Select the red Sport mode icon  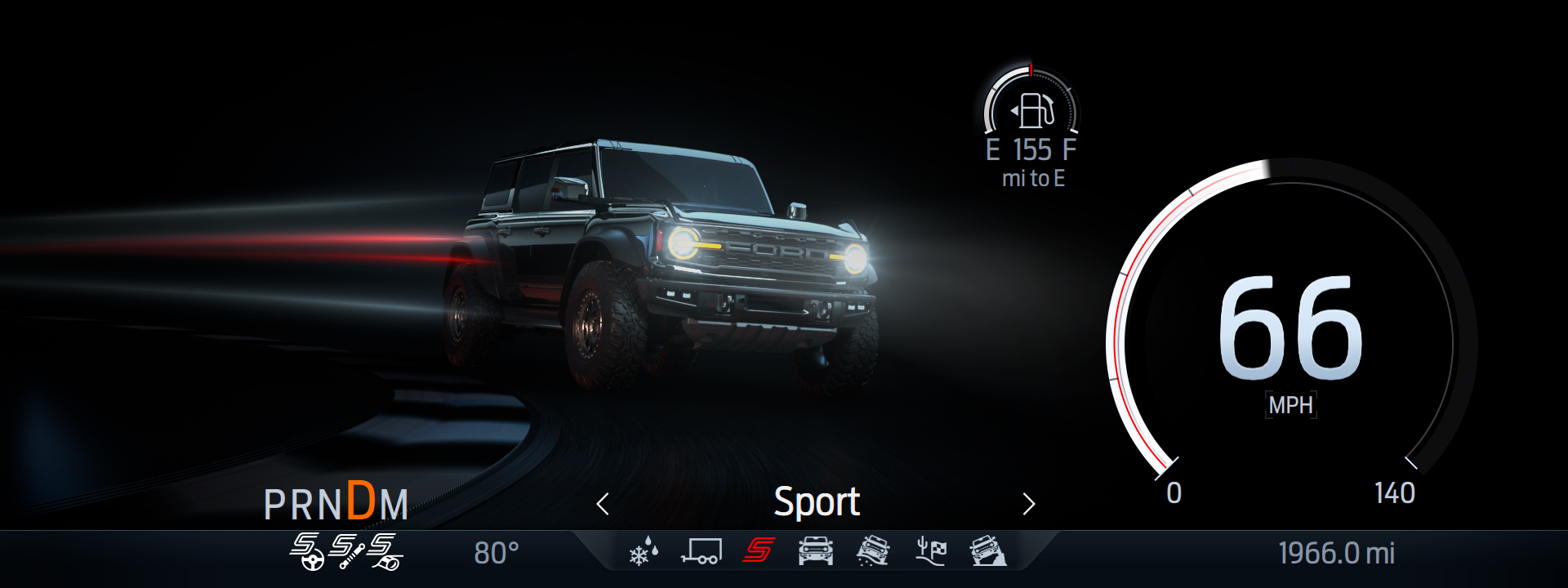758,551
